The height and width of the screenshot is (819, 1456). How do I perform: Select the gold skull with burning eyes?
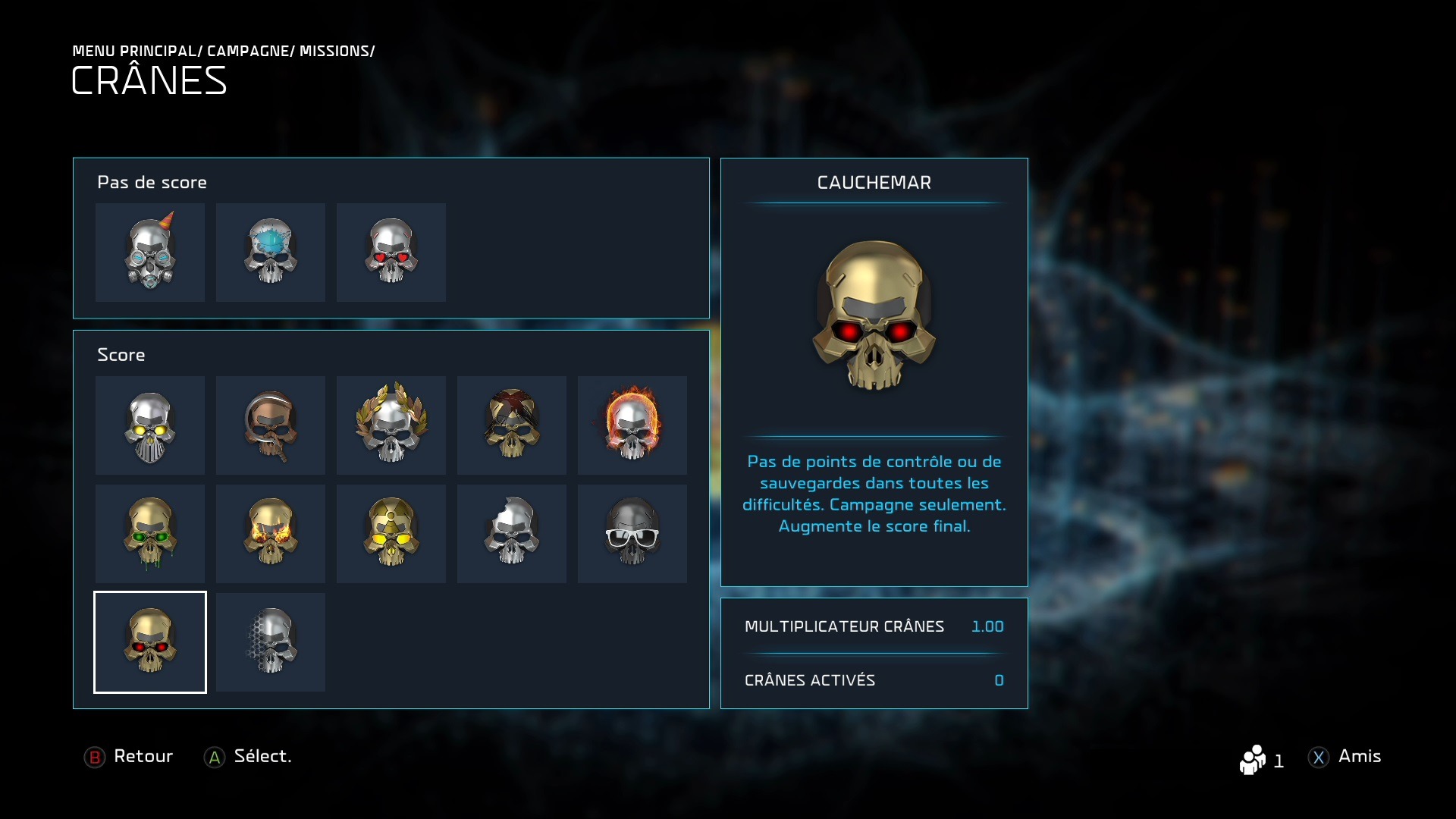click(x=271, y=534)
